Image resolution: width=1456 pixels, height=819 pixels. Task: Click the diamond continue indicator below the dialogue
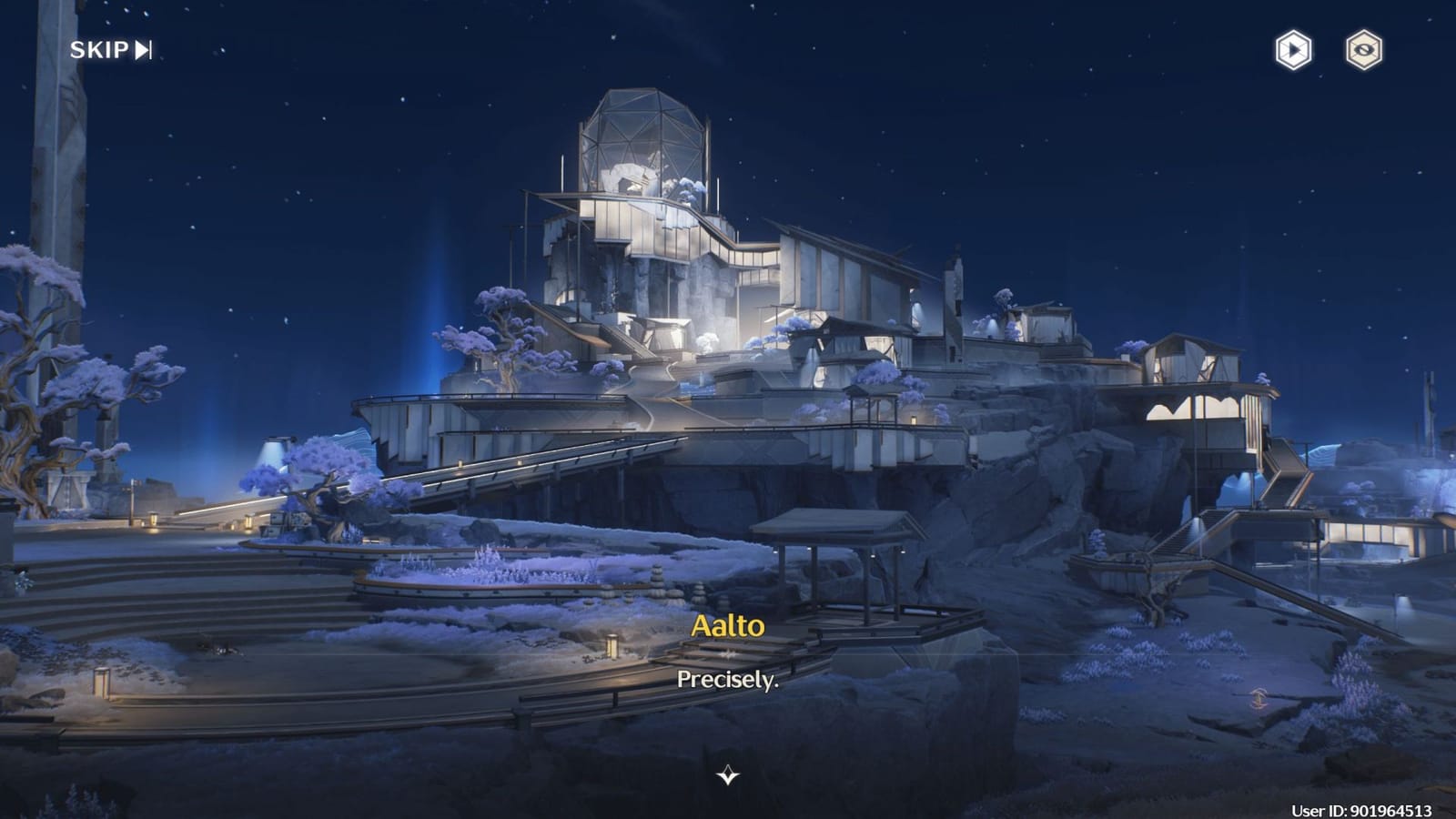coord(727,776)
